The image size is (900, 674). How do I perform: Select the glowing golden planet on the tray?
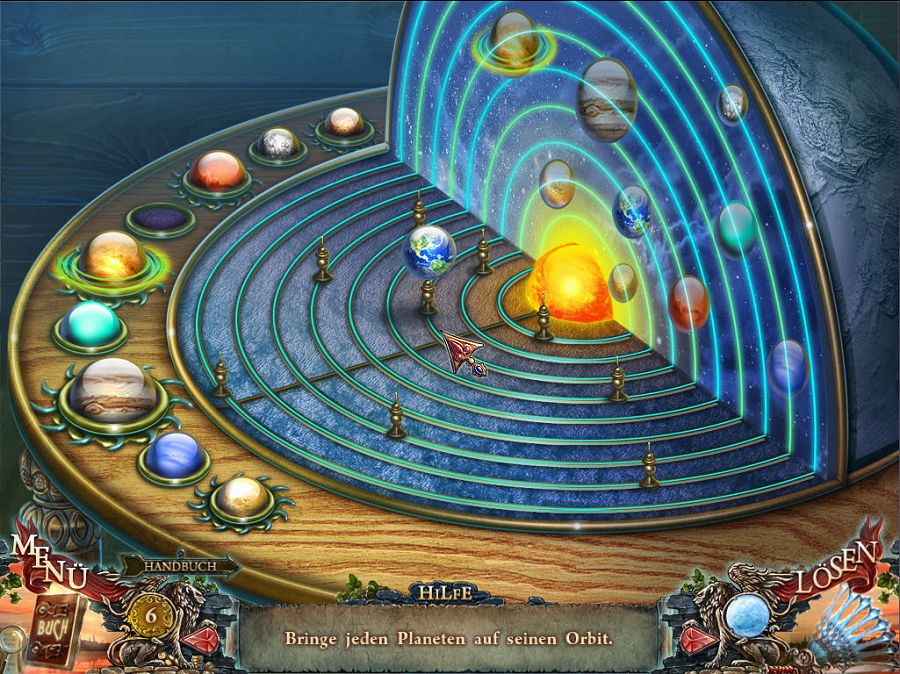click(x=114, y=256)
